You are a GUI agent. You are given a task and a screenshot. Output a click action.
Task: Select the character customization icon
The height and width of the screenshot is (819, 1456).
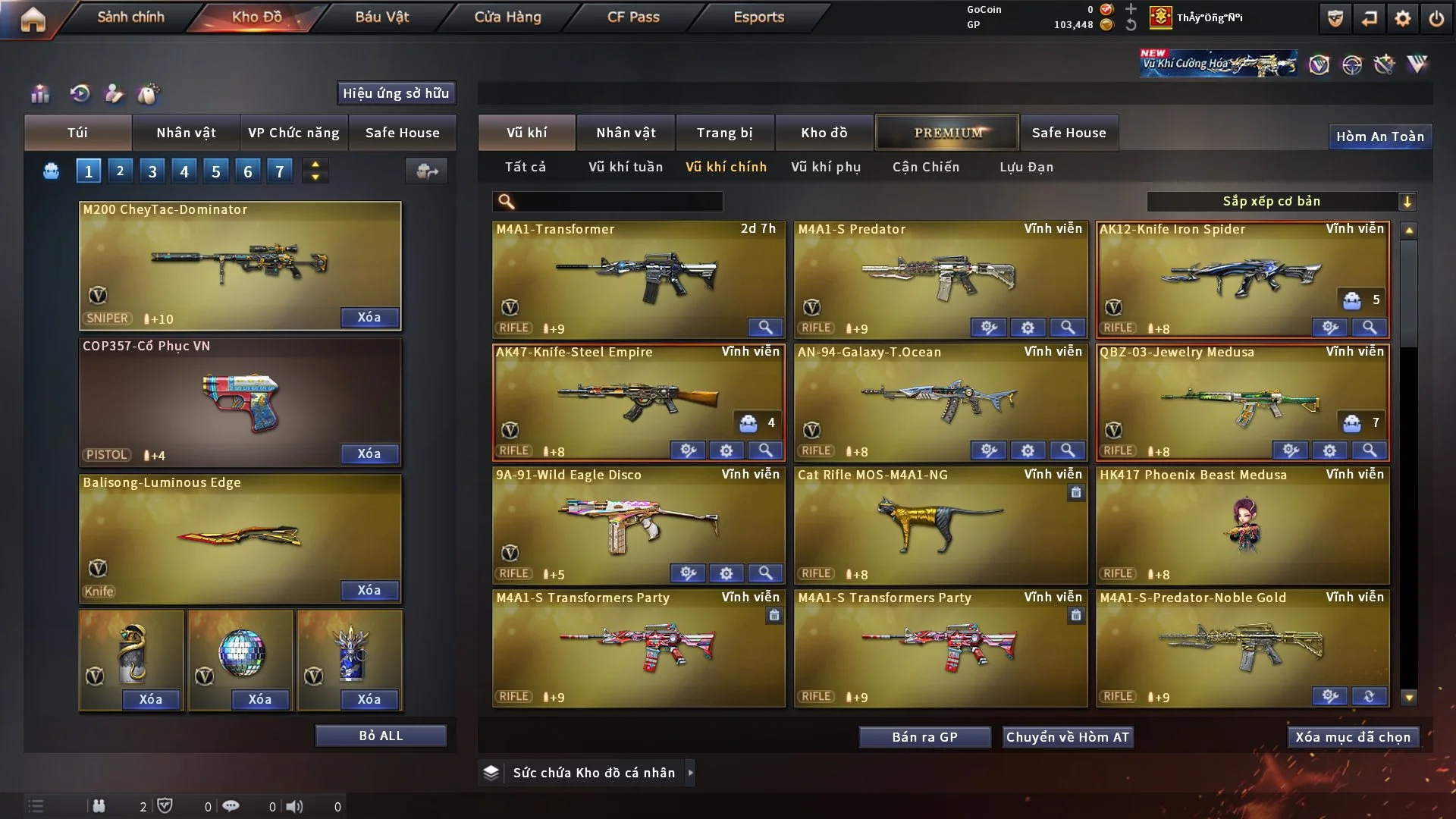click(115, 94)
